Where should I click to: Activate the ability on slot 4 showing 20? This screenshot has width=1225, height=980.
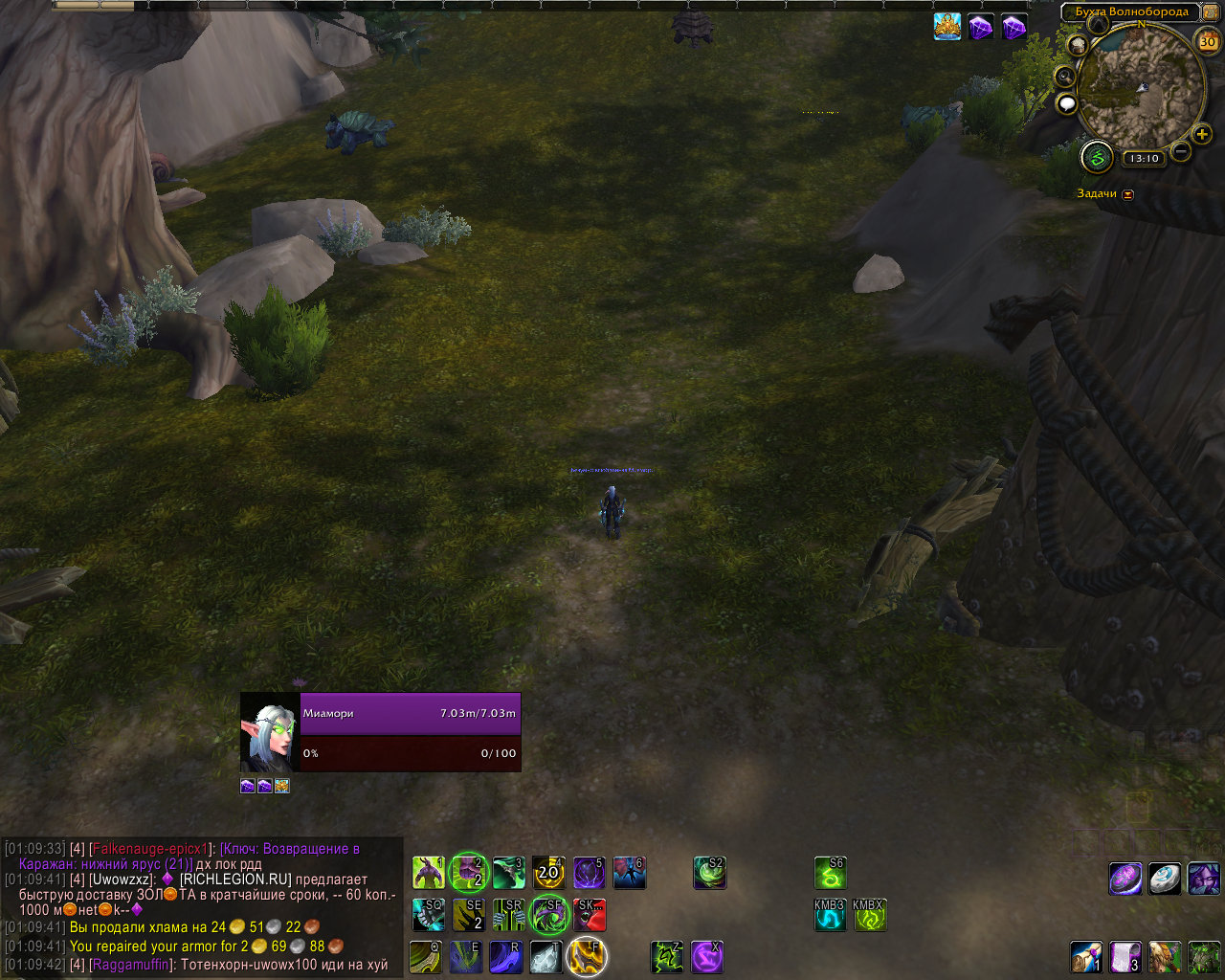(548, 872)
